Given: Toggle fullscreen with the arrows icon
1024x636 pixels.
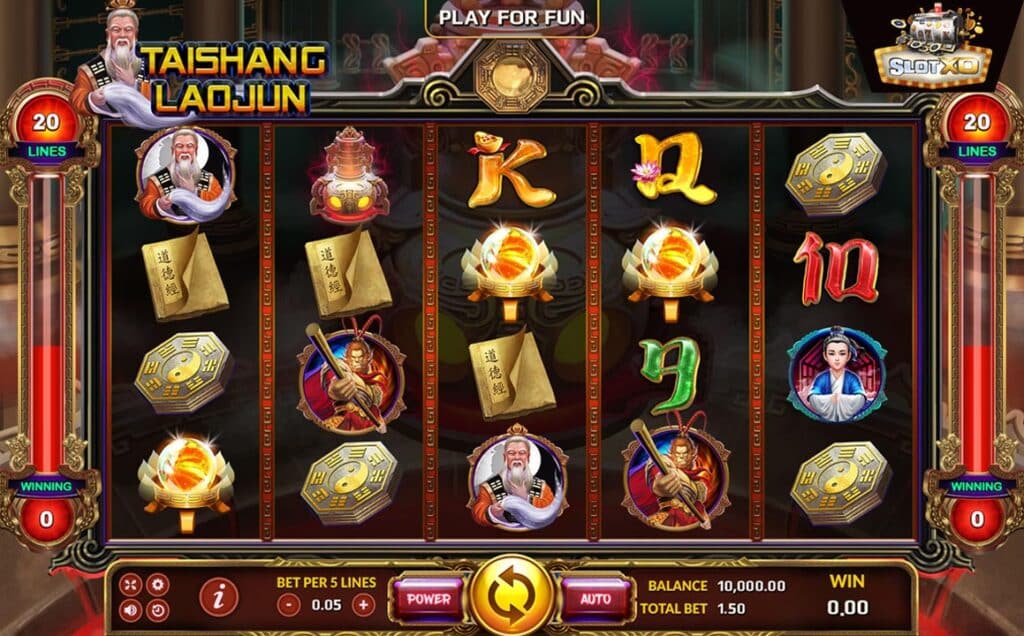Looking at the screenshot, I should [x=132, y=585].
